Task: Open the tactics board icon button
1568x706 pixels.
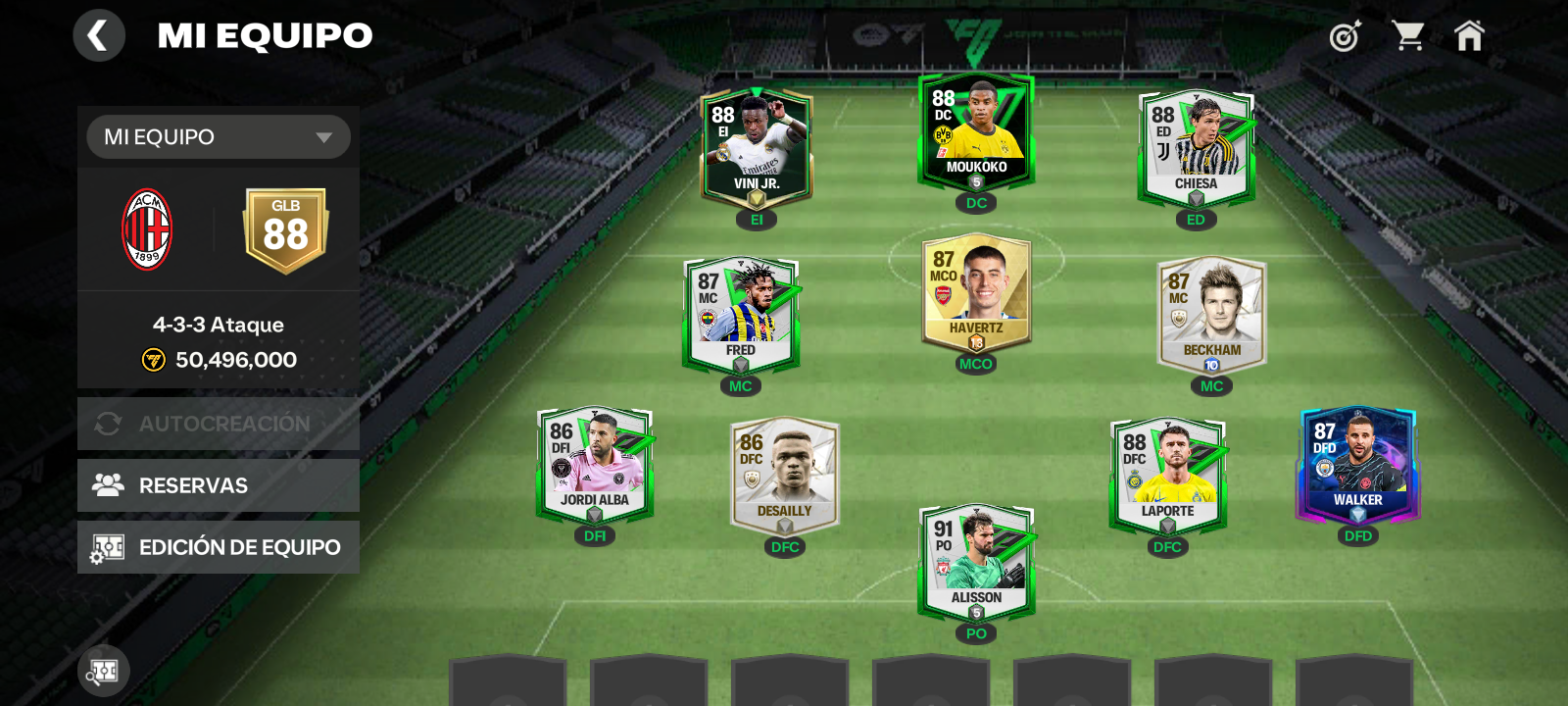Action: tap(104, 671)
